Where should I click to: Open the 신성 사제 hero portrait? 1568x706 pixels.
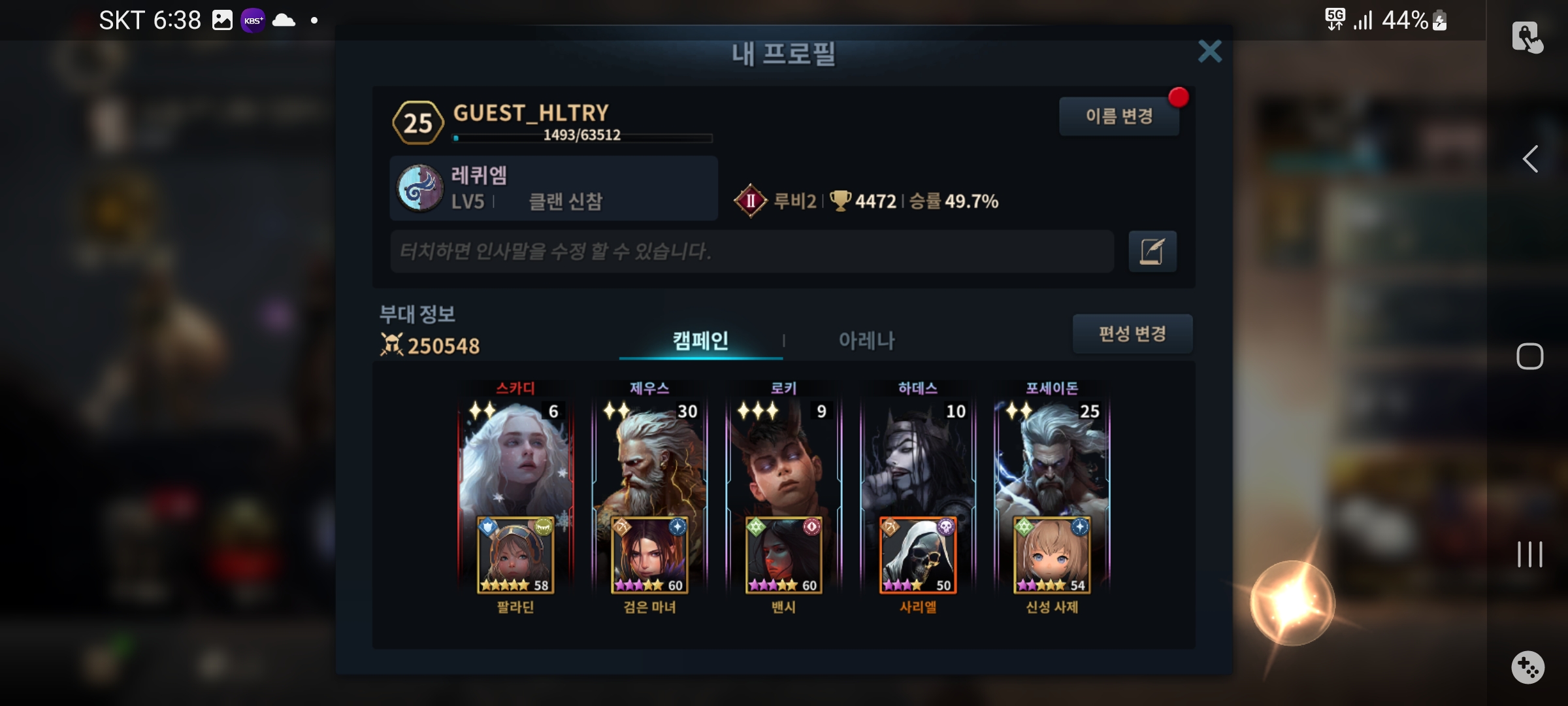point(1052,556)
